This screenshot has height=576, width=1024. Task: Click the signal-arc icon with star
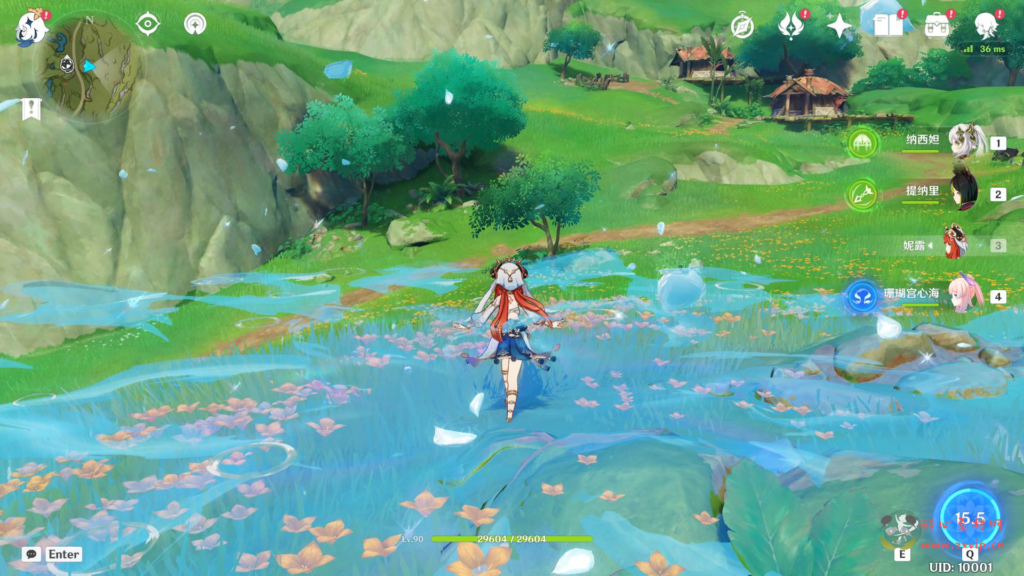pos(195,24)
